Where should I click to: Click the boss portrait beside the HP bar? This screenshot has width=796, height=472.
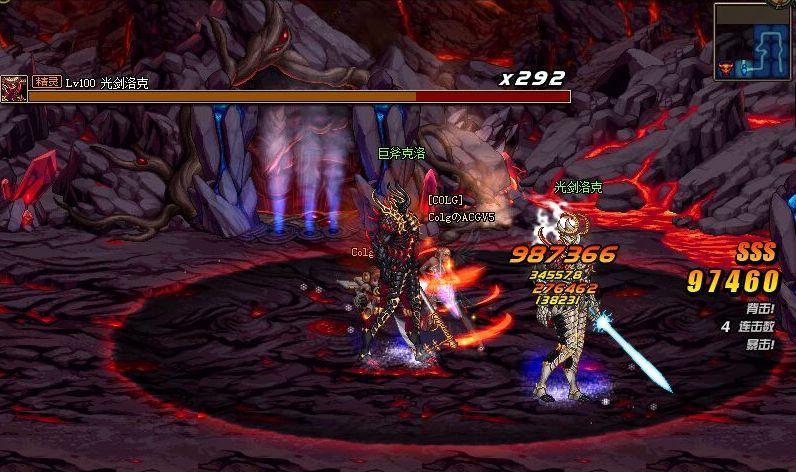[x=14, y=89]
